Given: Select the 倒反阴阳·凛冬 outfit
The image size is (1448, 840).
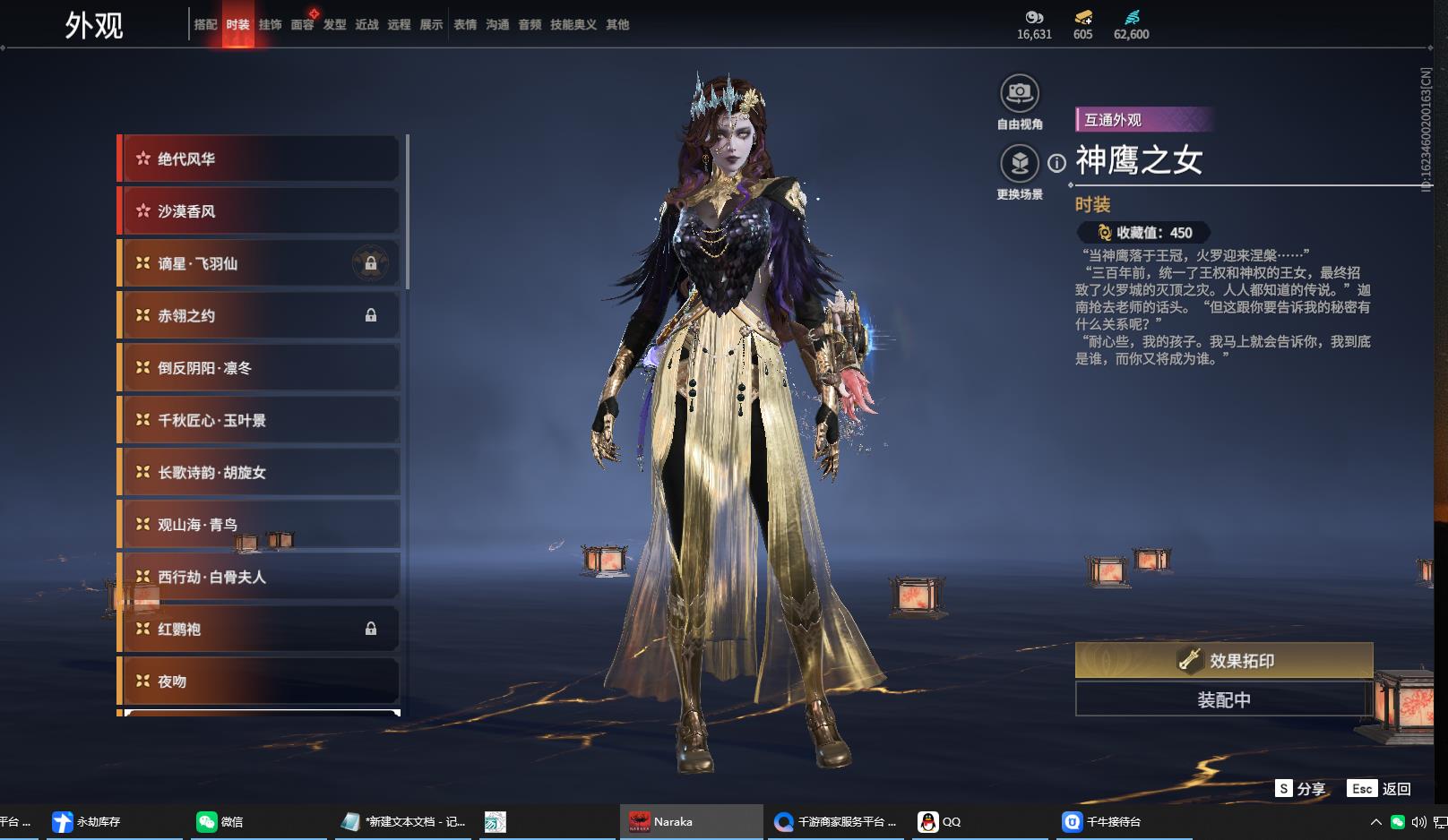Looking at the screenshot, I should [x=260, y=368].
